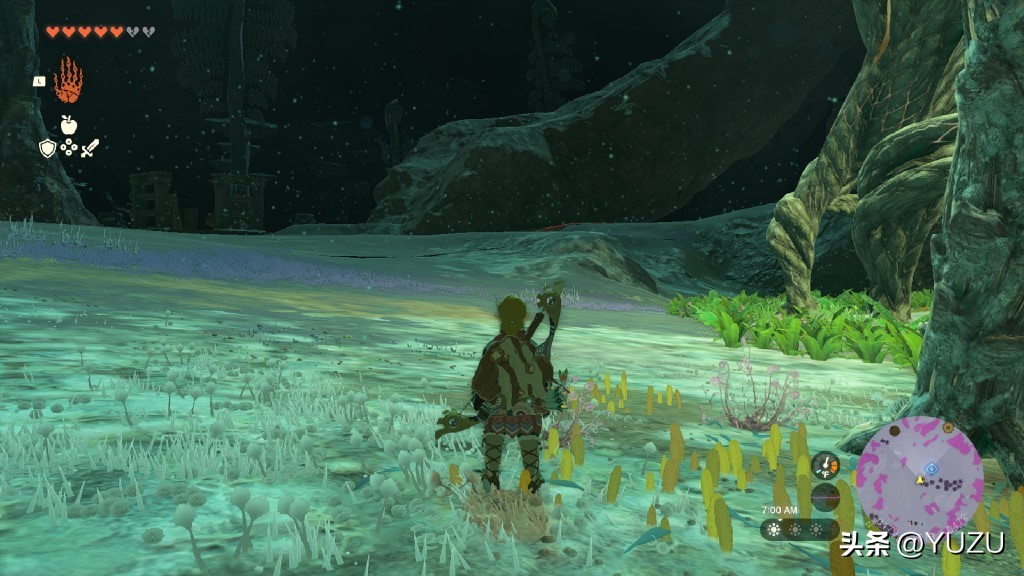Open the shield quick-select icon
Image resolution: width=1024 pixels, height=576 pixels.
[x=47, y=148]
